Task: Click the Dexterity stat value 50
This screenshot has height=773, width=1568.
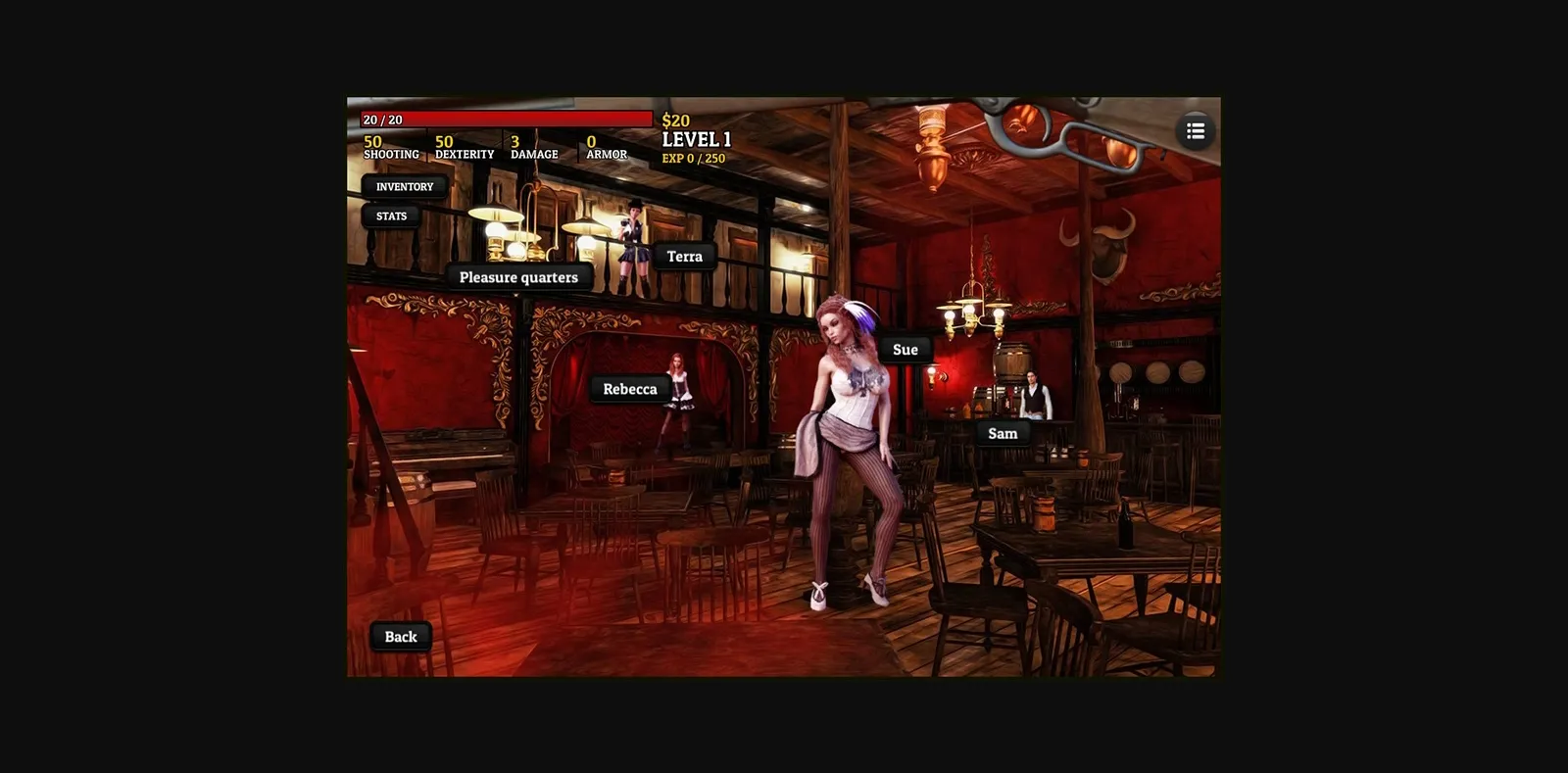Action: [x=443, y=142]
